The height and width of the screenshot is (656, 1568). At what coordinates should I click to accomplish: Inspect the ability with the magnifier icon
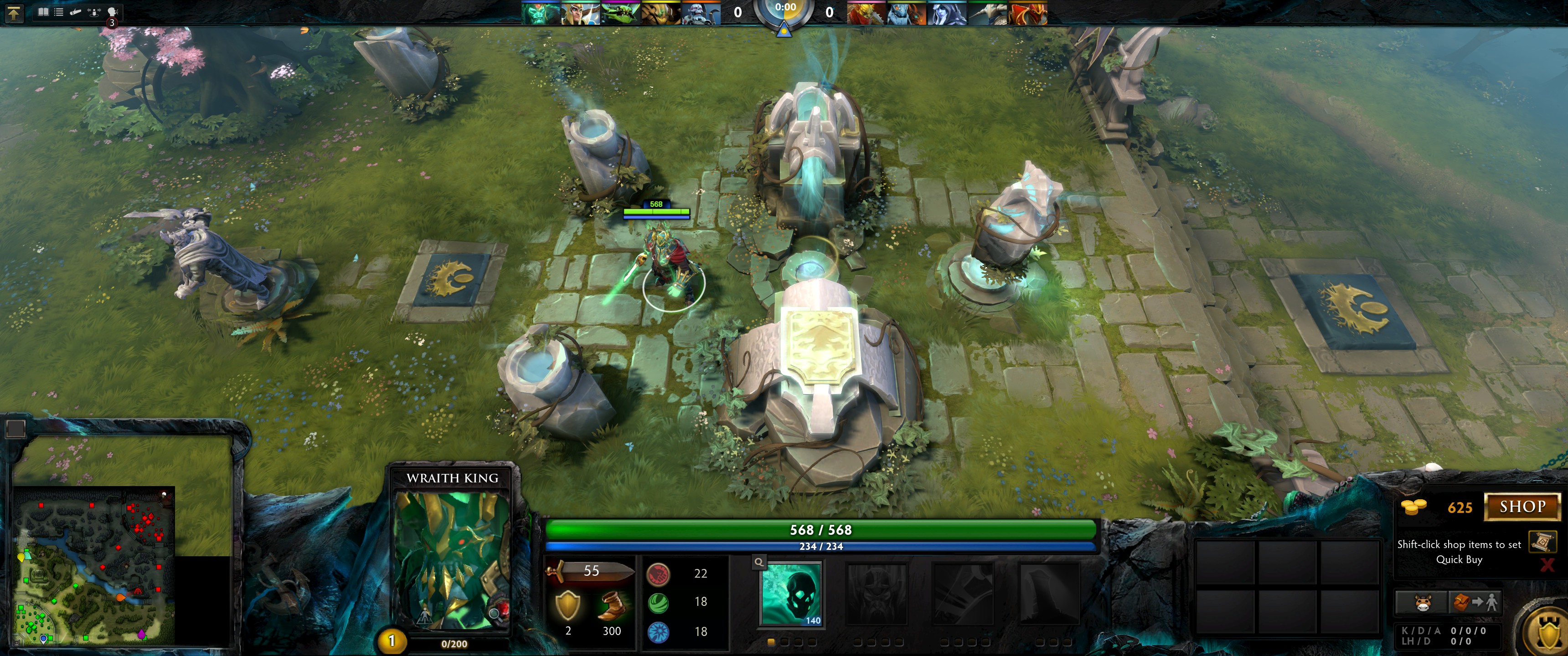(759, 562)
